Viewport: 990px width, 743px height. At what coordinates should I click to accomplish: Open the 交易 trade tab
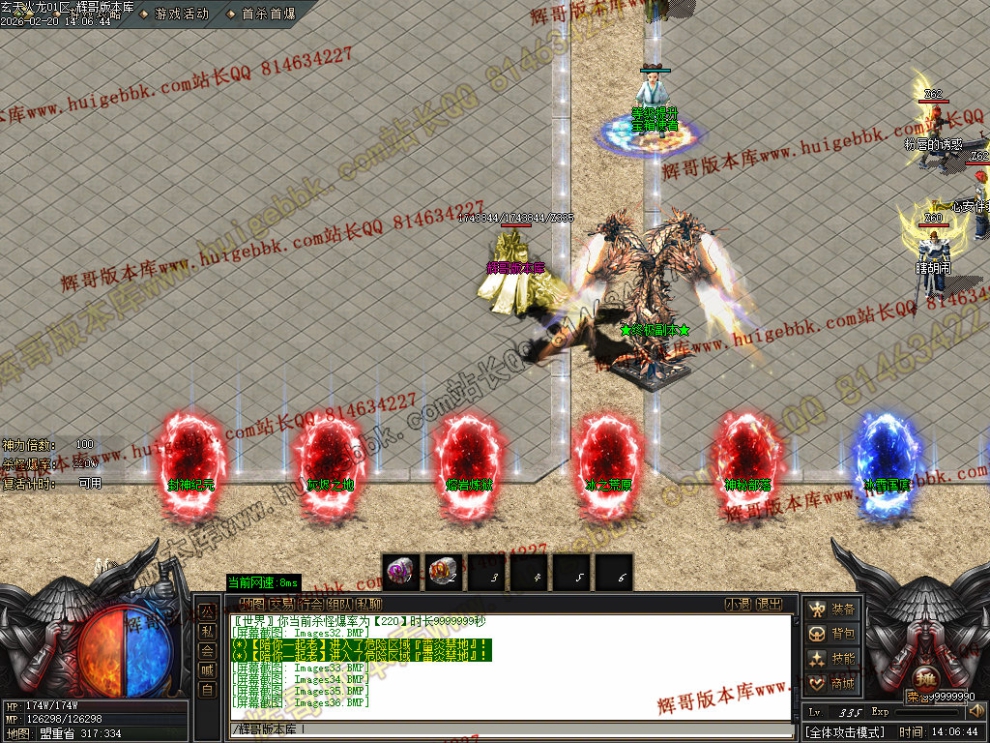(x=280, y=604)
